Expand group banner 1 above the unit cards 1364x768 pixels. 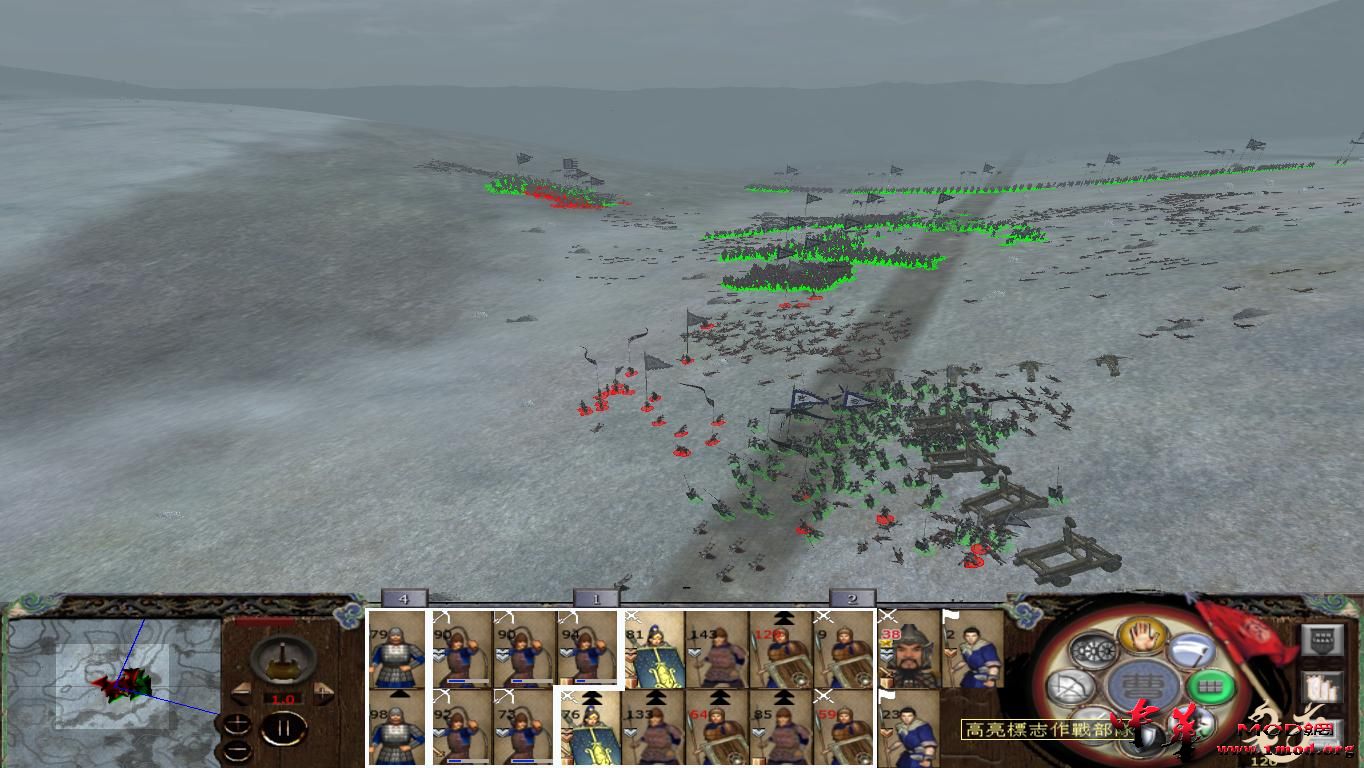(x=595, y=599)
